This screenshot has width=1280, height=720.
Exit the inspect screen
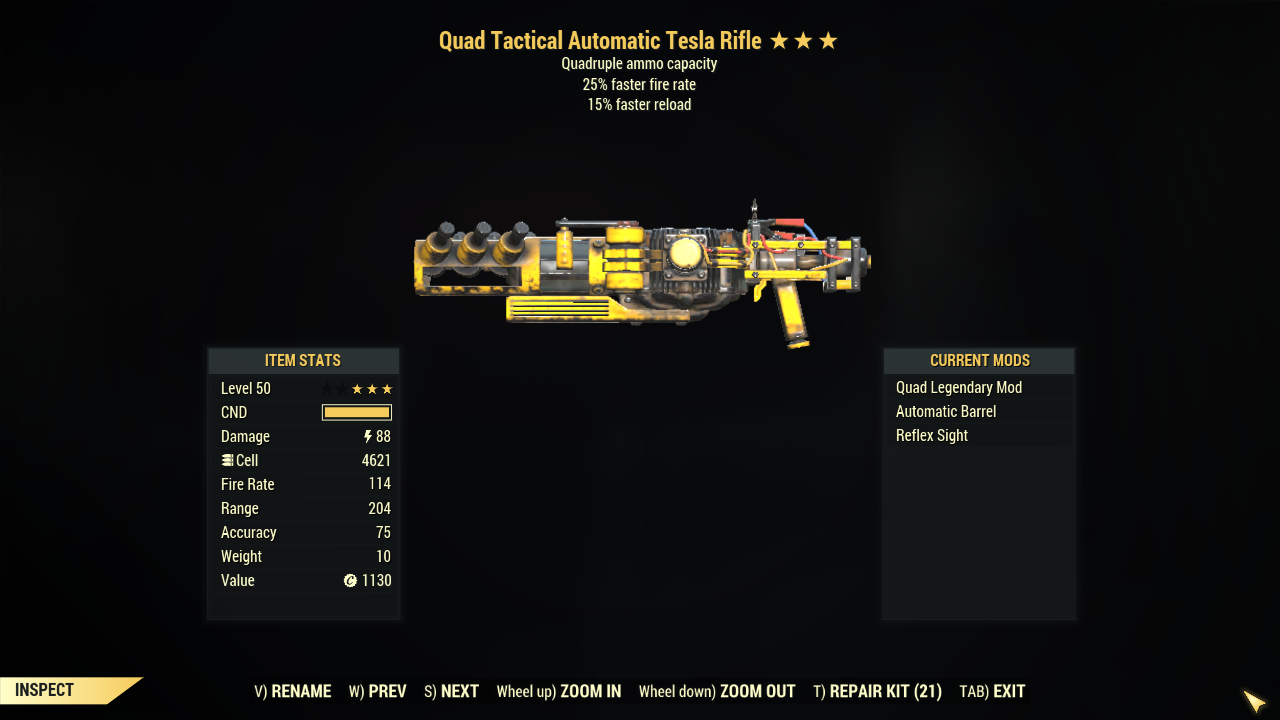992,691
